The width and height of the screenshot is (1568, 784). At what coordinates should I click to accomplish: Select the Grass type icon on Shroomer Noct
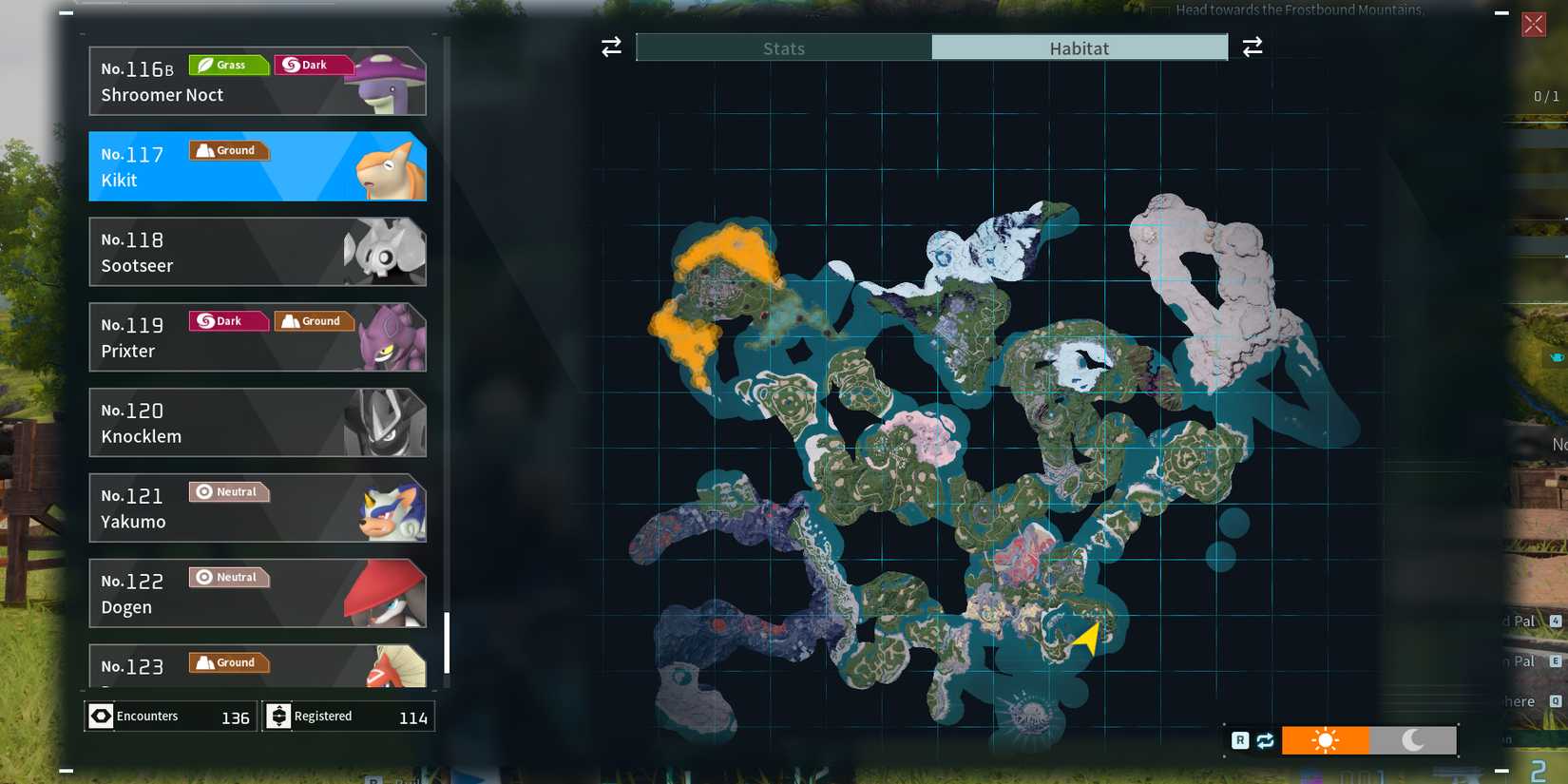pos(226,65)
